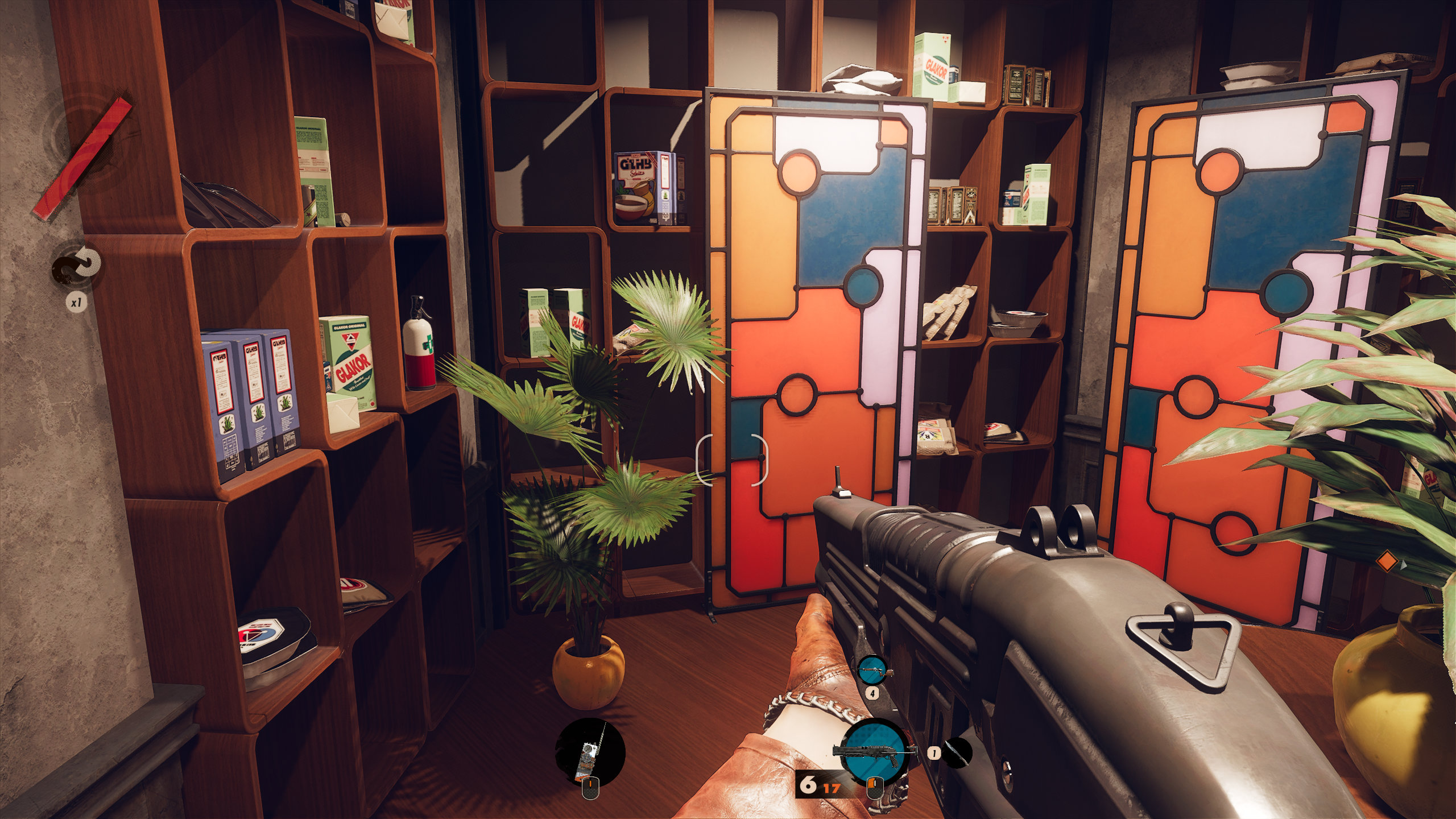Click the Reprise rewind arrow icon
The height and width of the screenshot is (819, 1456).
click(x=77, y=266)
